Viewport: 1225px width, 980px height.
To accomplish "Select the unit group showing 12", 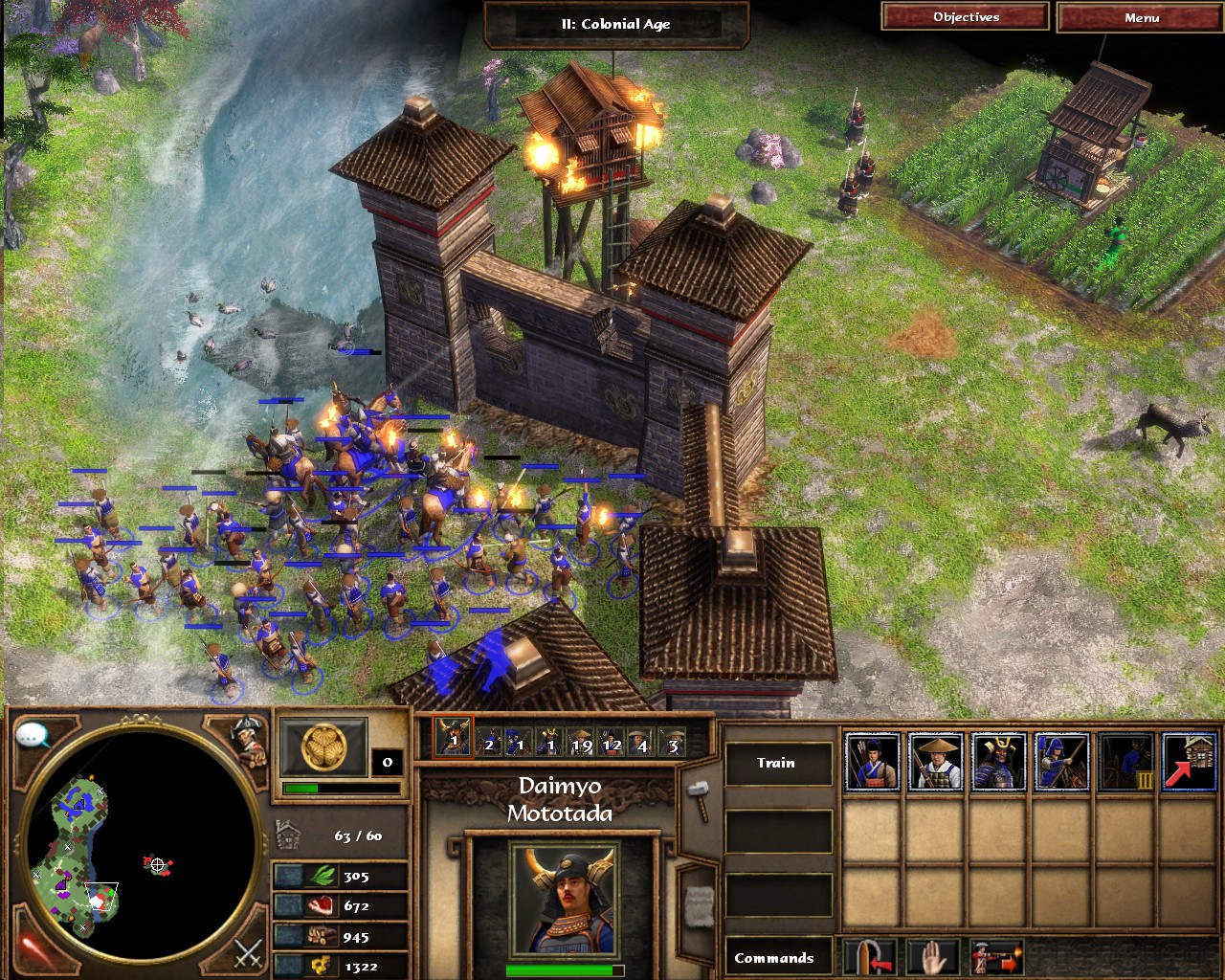I will 612,740.
